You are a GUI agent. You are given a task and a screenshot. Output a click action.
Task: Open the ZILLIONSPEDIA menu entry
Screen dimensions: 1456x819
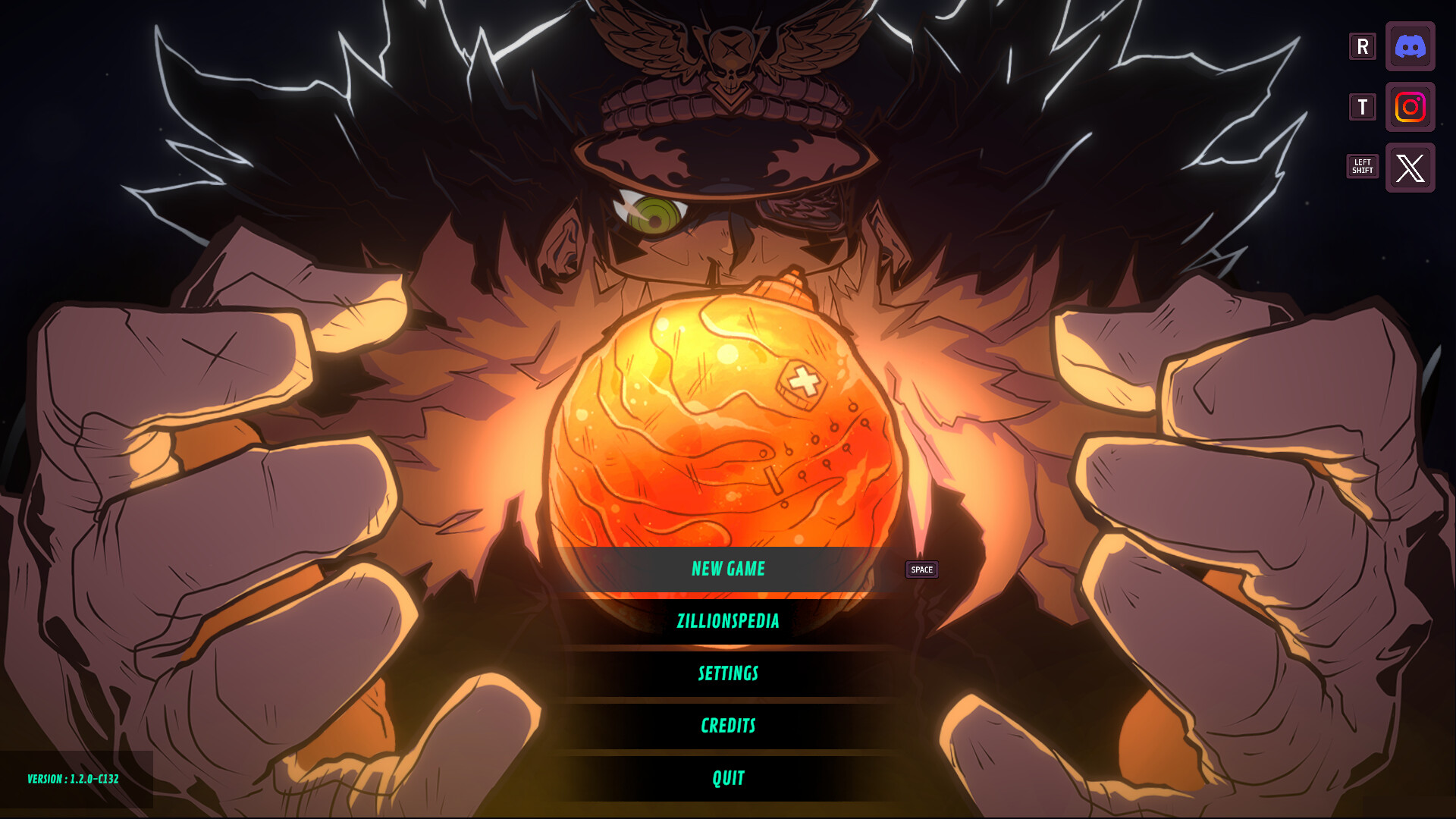(728, 621)
